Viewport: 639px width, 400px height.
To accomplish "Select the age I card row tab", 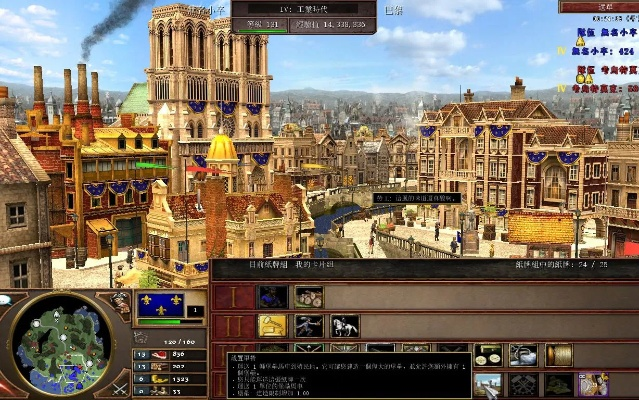I will click(x=231, y=297).
